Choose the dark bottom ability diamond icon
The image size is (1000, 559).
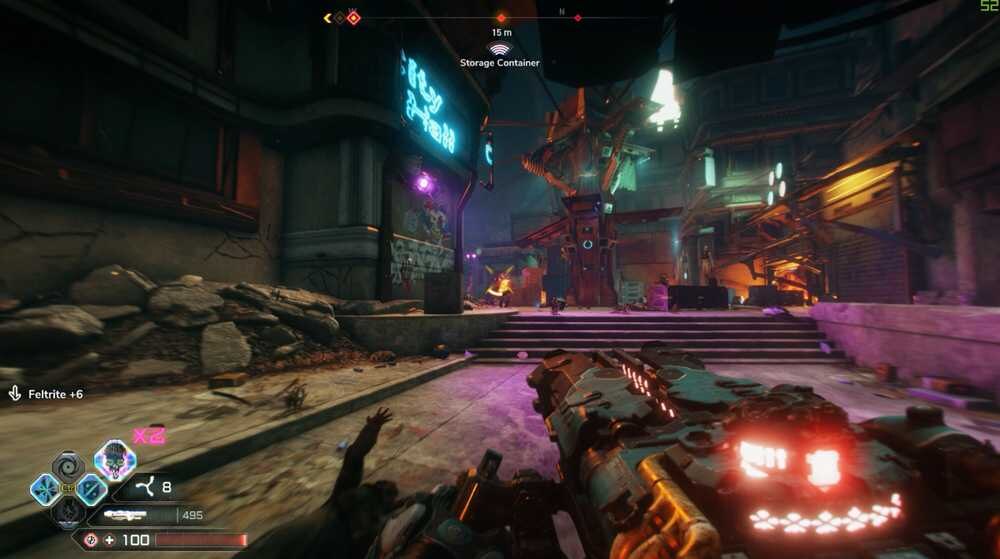pos(69,511)
